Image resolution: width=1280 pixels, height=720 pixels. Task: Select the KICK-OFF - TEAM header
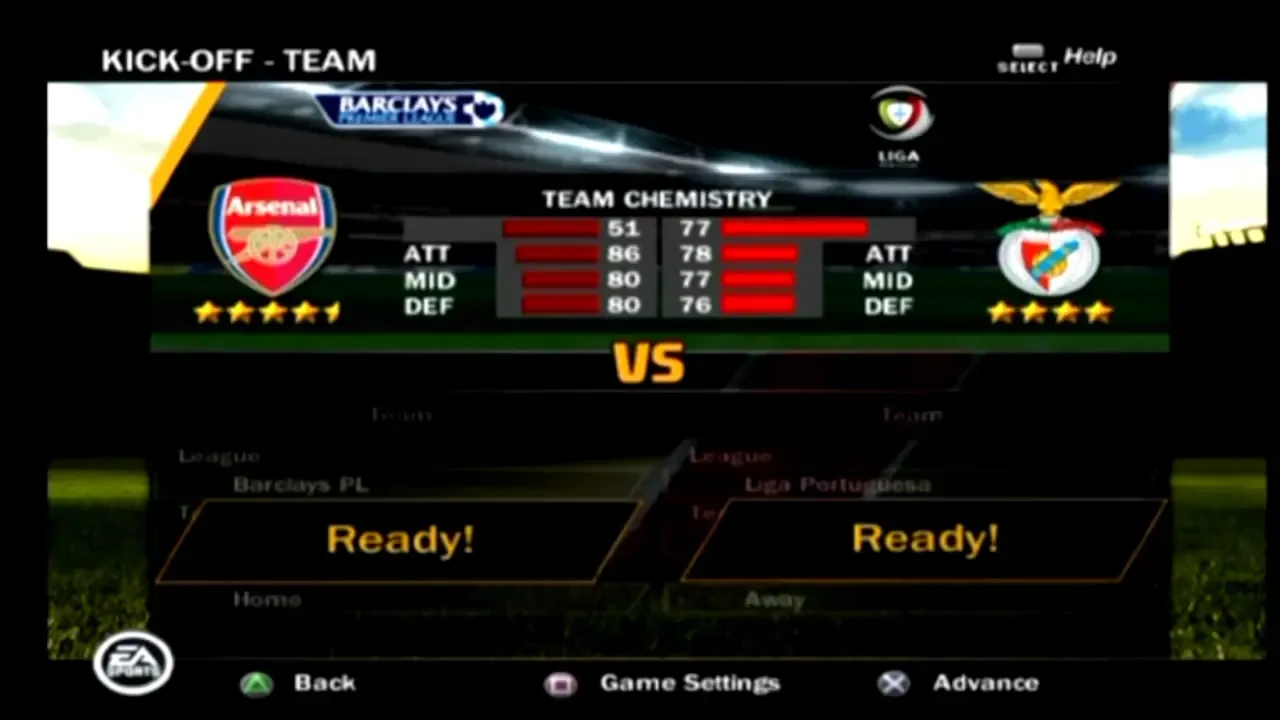click(240, 61)
